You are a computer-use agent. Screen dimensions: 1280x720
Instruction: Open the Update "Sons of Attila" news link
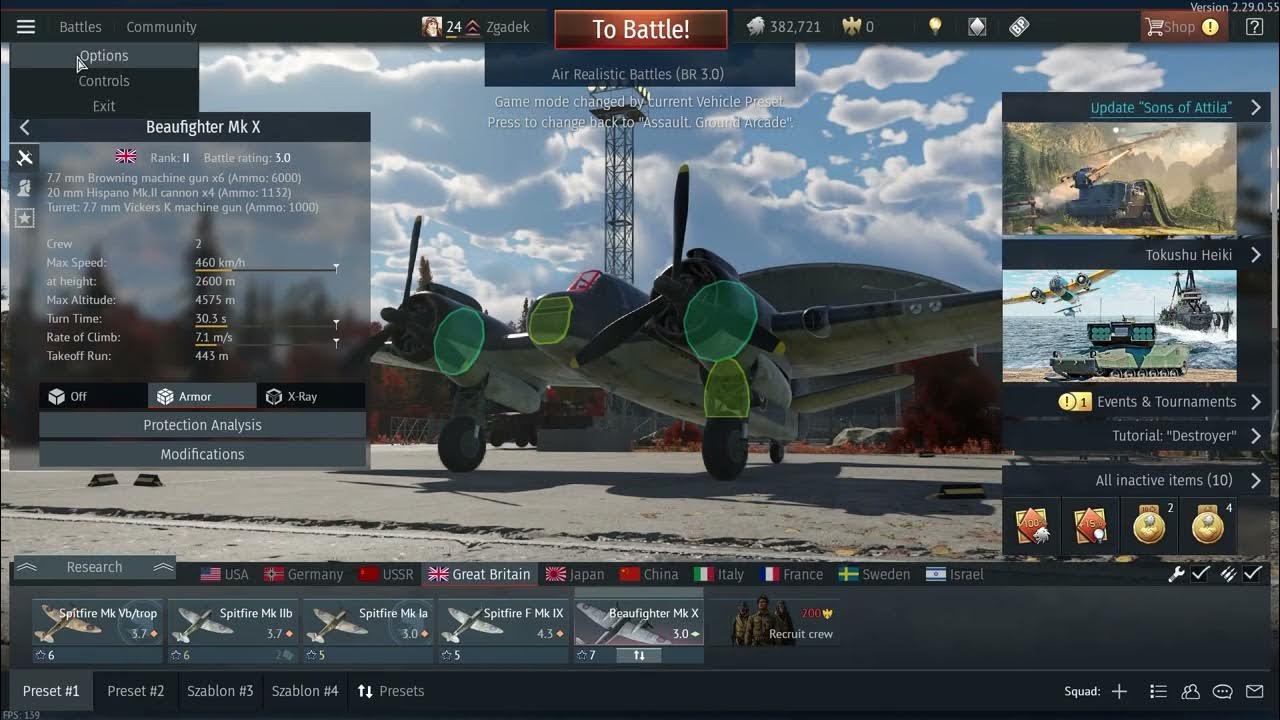[1161, 107]
